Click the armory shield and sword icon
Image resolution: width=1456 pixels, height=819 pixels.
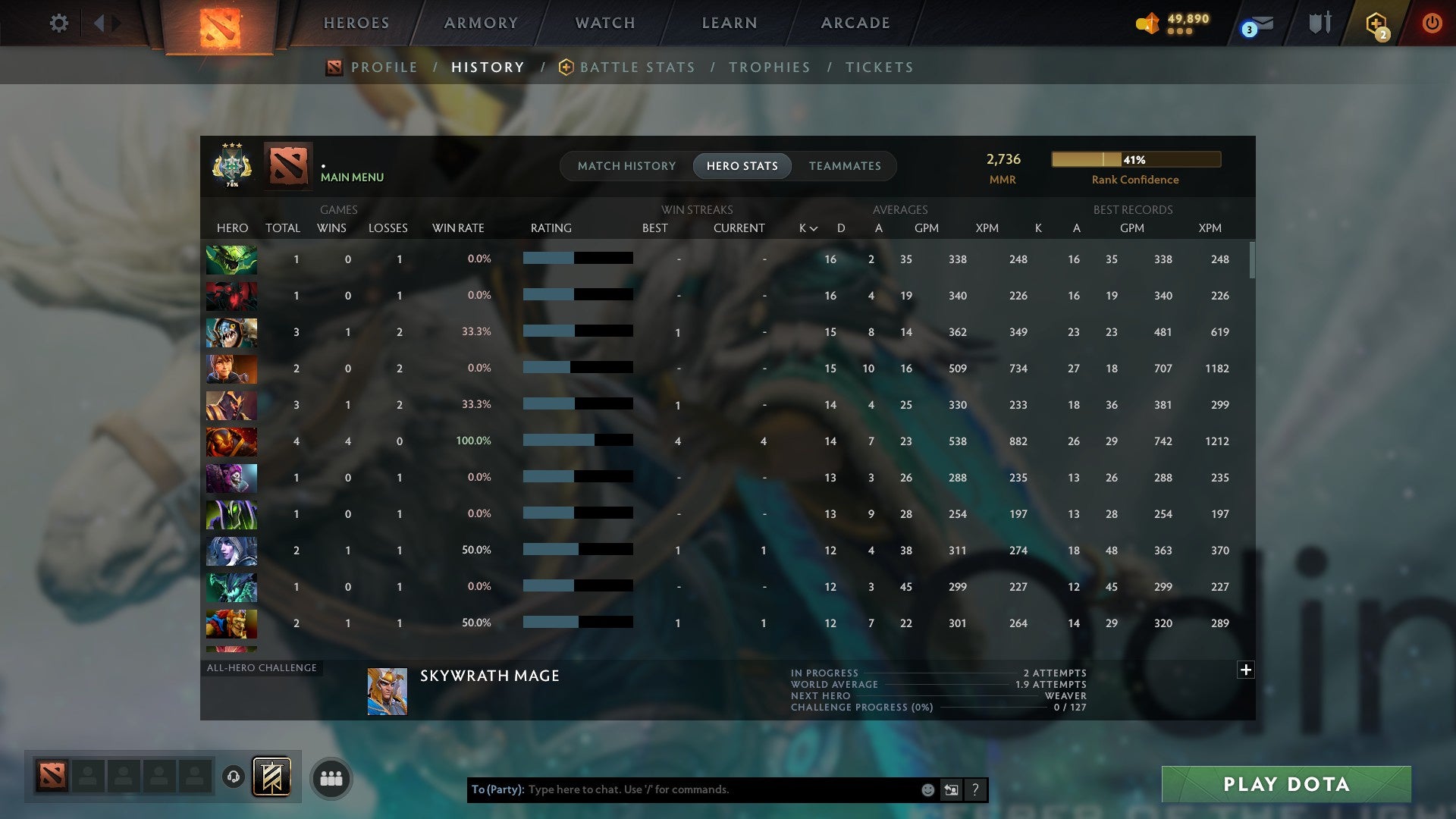pos(1319,23)
